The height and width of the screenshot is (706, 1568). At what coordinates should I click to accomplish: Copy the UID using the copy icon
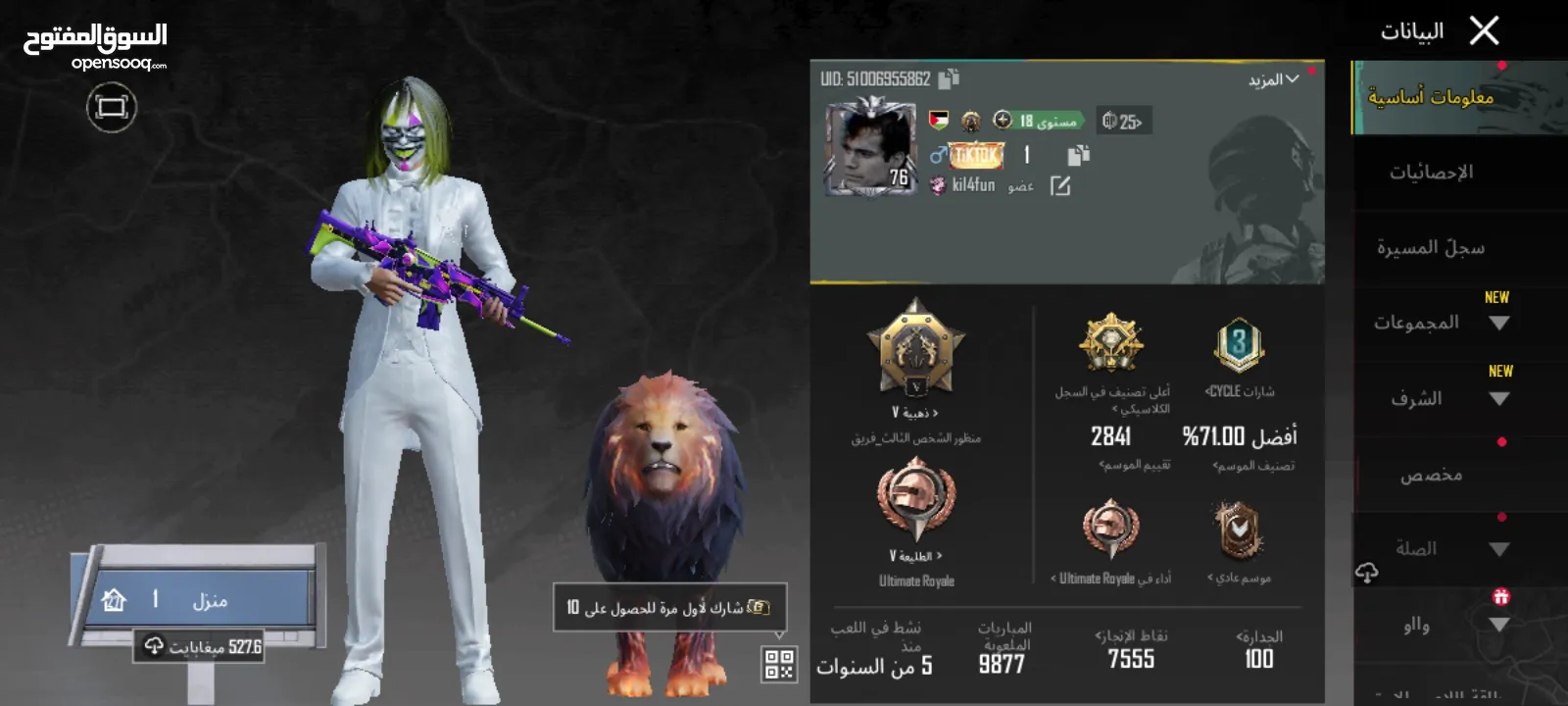(x=948, y=78)
